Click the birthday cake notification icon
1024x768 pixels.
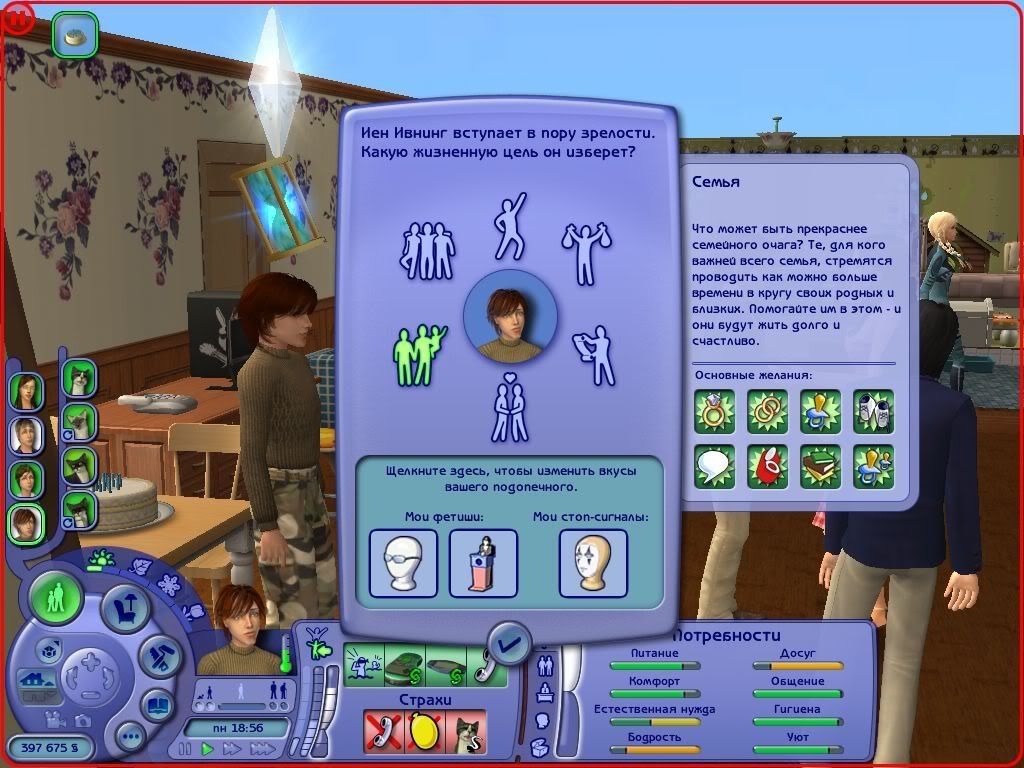click(75, 36)
